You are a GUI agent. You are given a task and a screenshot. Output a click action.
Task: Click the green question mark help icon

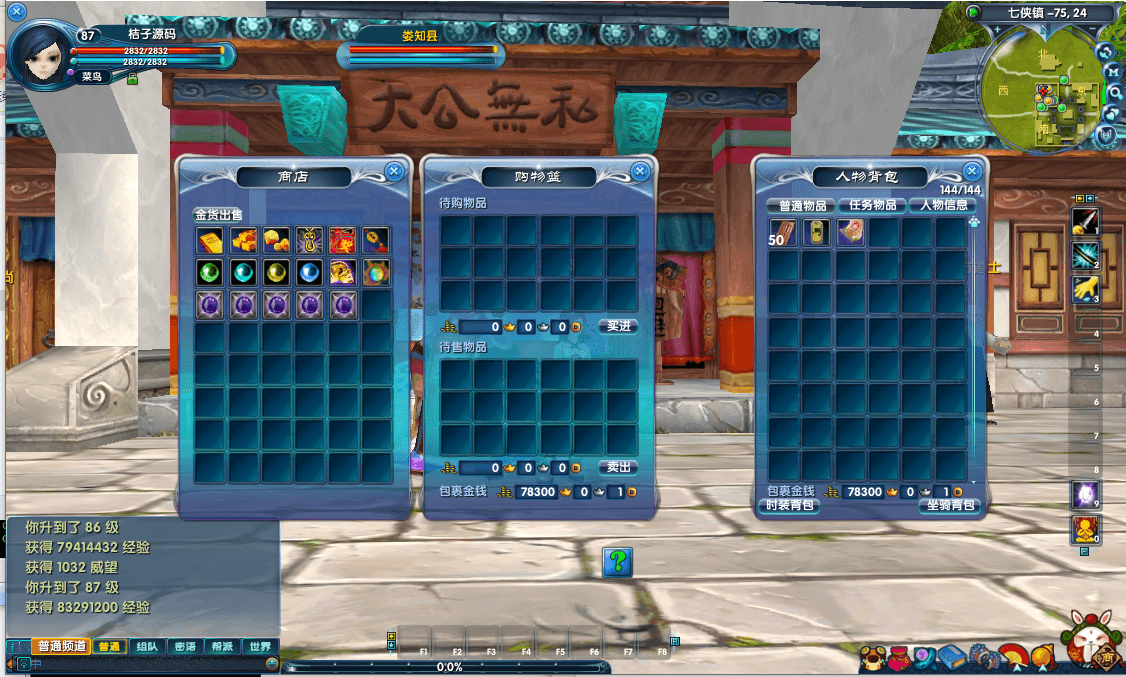tap(619, 561)
